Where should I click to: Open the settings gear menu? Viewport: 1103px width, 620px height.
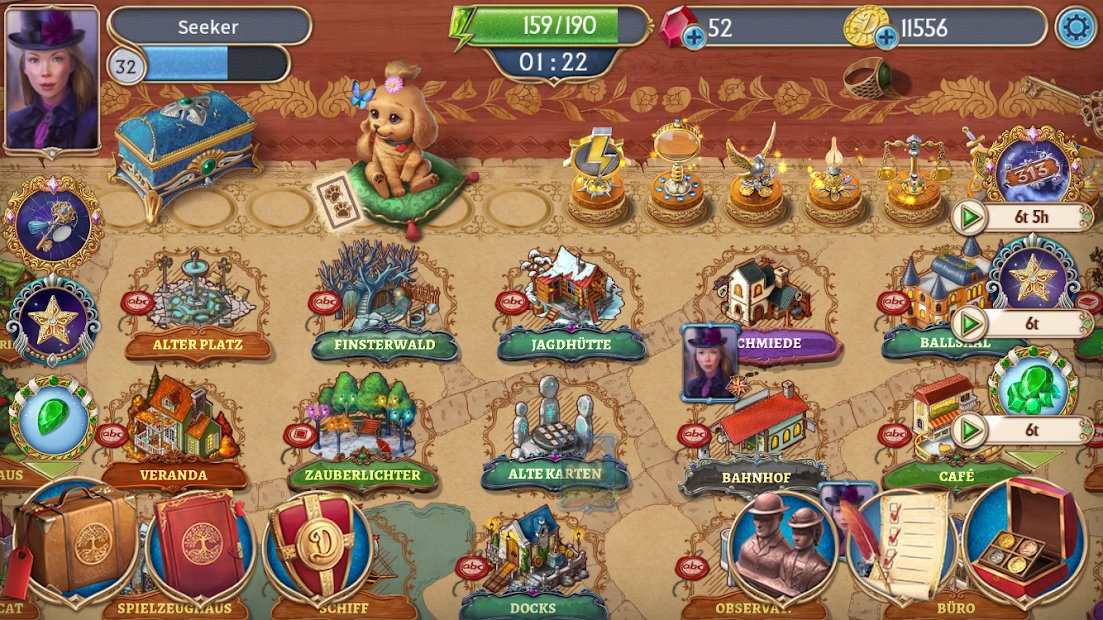pos(1076,27)
